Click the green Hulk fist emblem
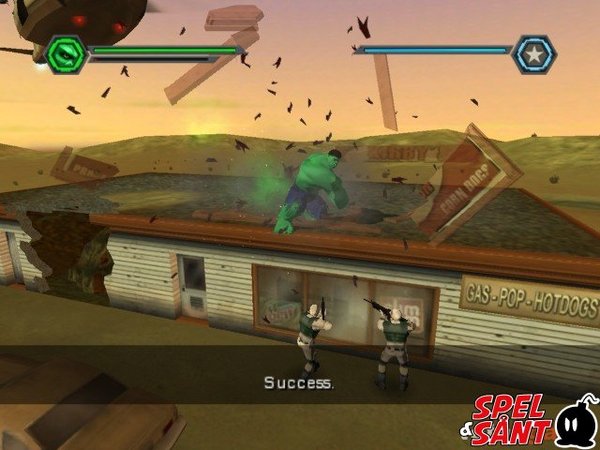The image size is (600, 450). (65, 54)
